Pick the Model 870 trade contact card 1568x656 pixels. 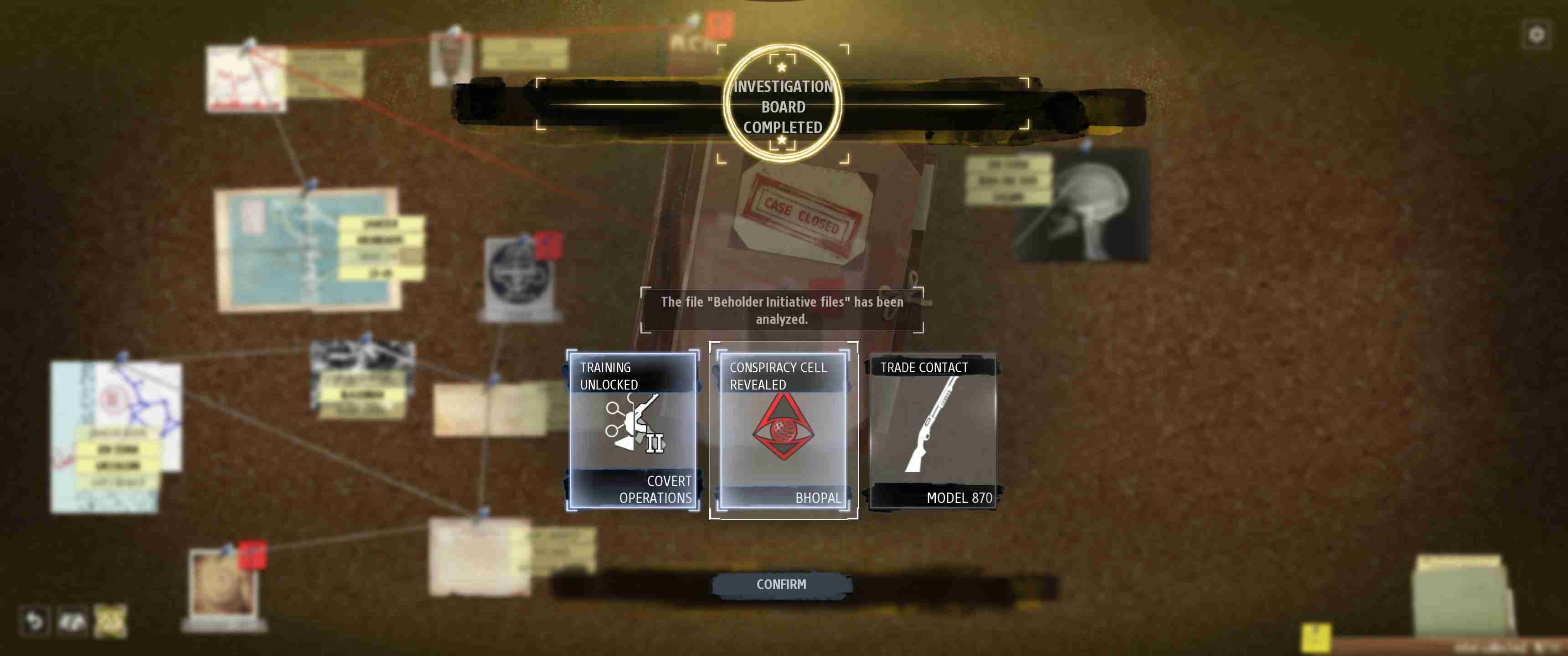(x=934, y=430)
